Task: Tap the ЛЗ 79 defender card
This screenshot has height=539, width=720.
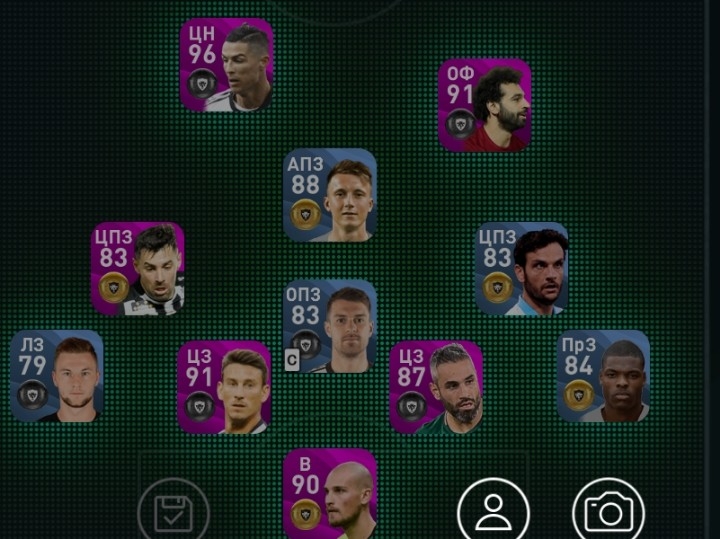Action: point(57,376)
